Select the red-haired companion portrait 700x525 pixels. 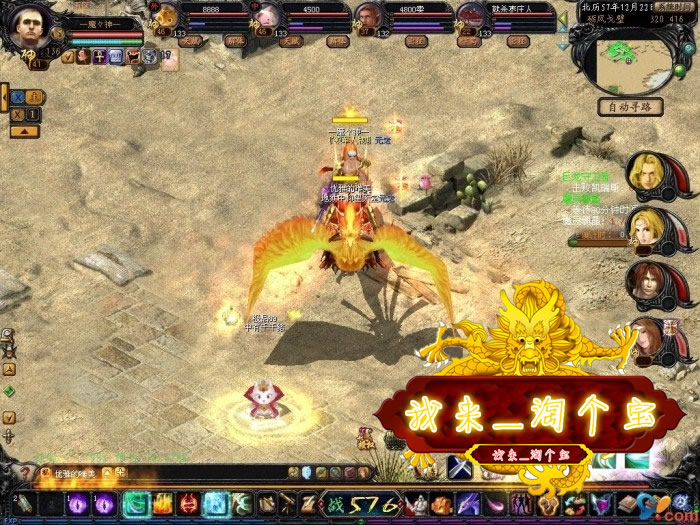pyautogui.click(x=651, y=283)
